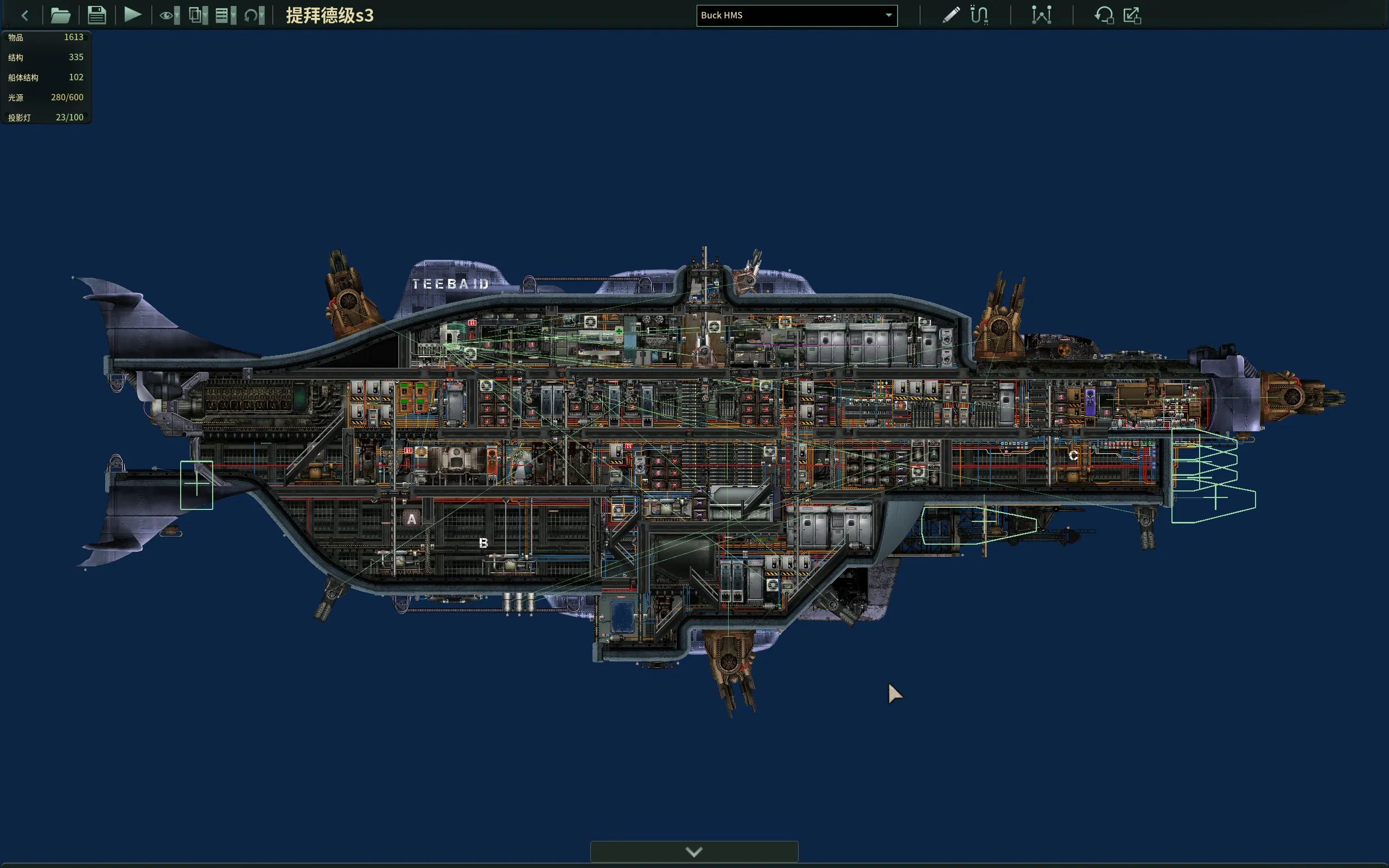This screenshot has height=868, width=1389.
Task: Click the resize scale arrow icon
Action: (1132, 16)
